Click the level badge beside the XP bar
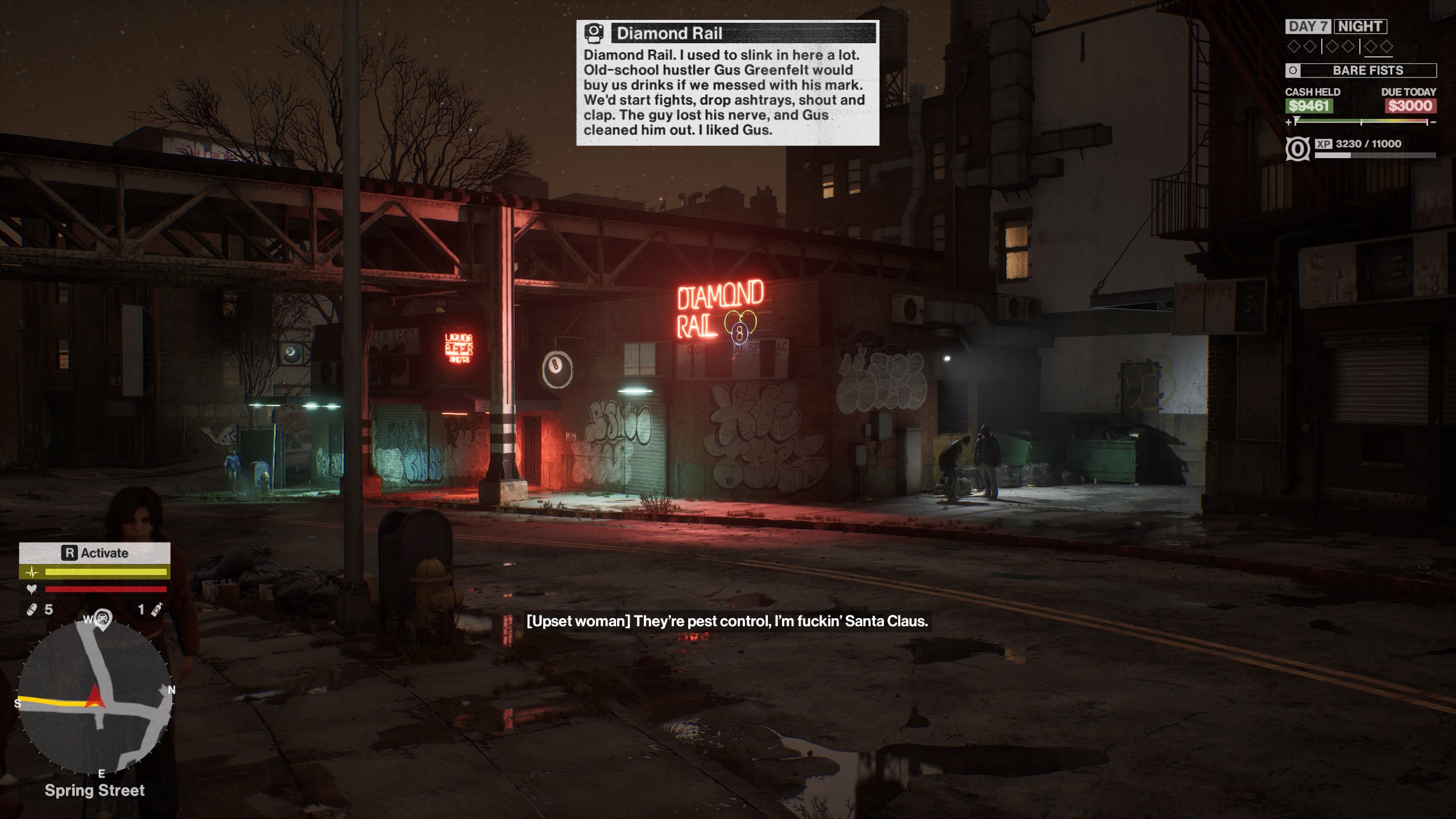Image resolution: width=1456 pixels, height=819 pixels. click(1297, 149)
